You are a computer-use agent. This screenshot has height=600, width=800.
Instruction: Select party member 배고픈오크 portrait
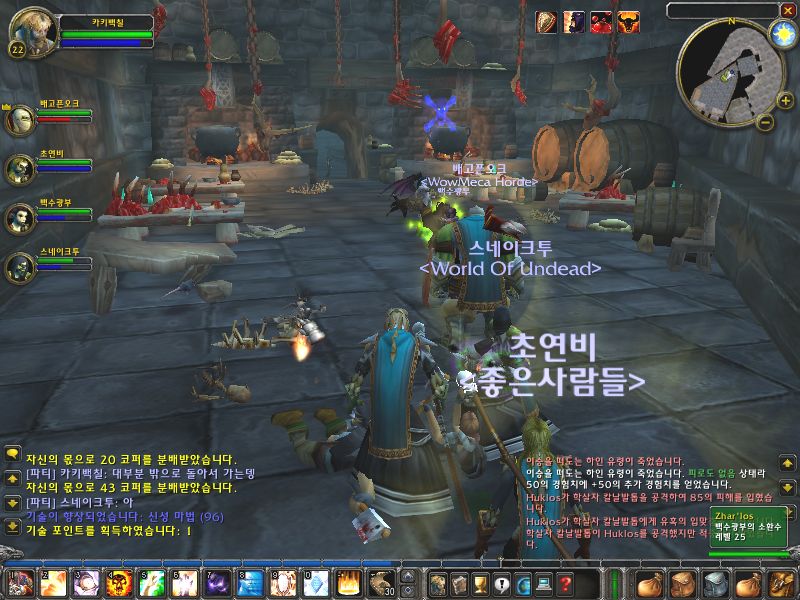pyautogui.click(x=20, y=120)
